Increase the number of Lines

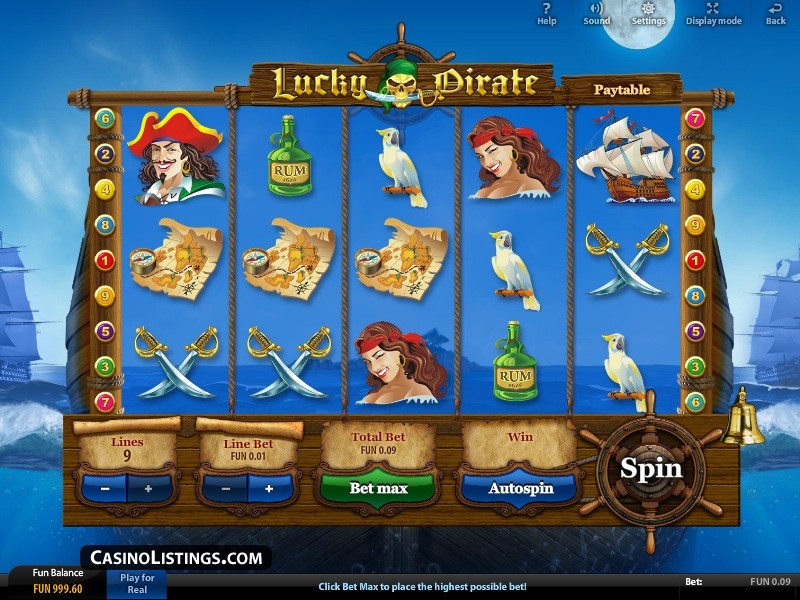click(149, 489)
